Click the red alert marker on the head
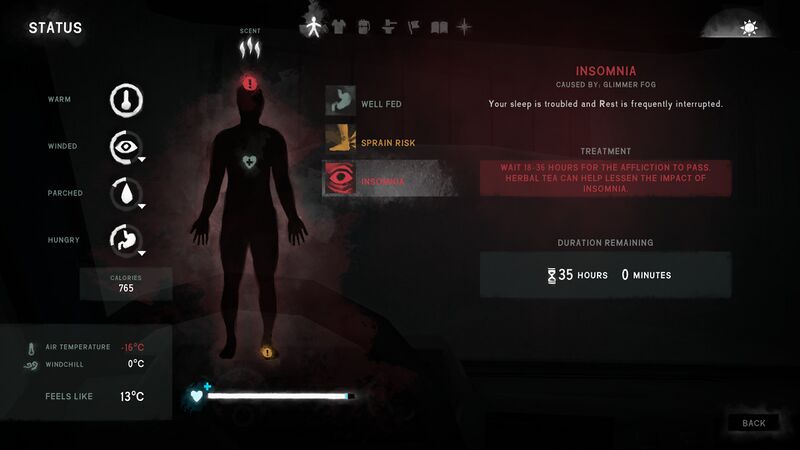800x450 pixels. click(249, 83)
